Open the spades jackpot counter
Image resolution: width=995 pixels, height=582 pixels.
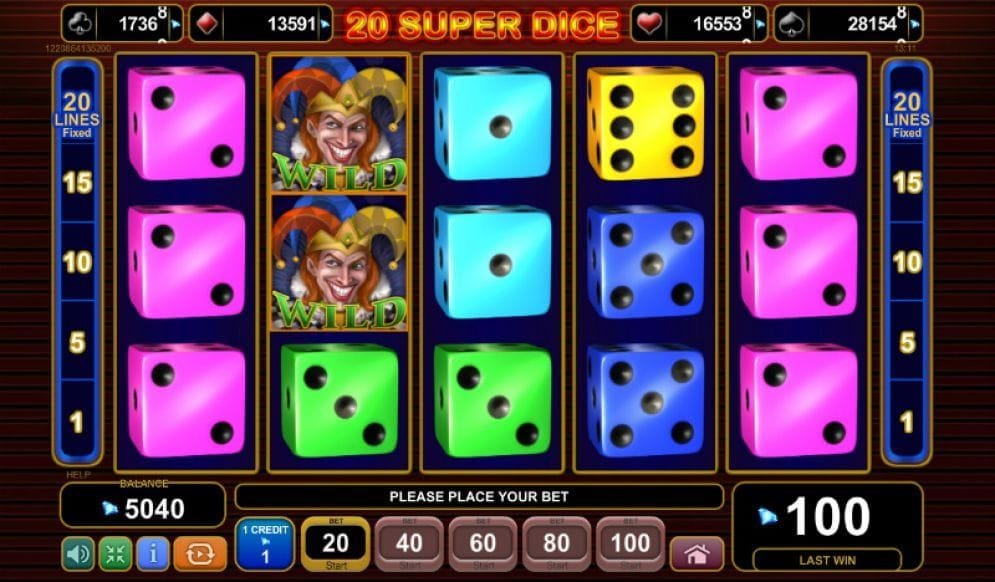tap(848, 24)
